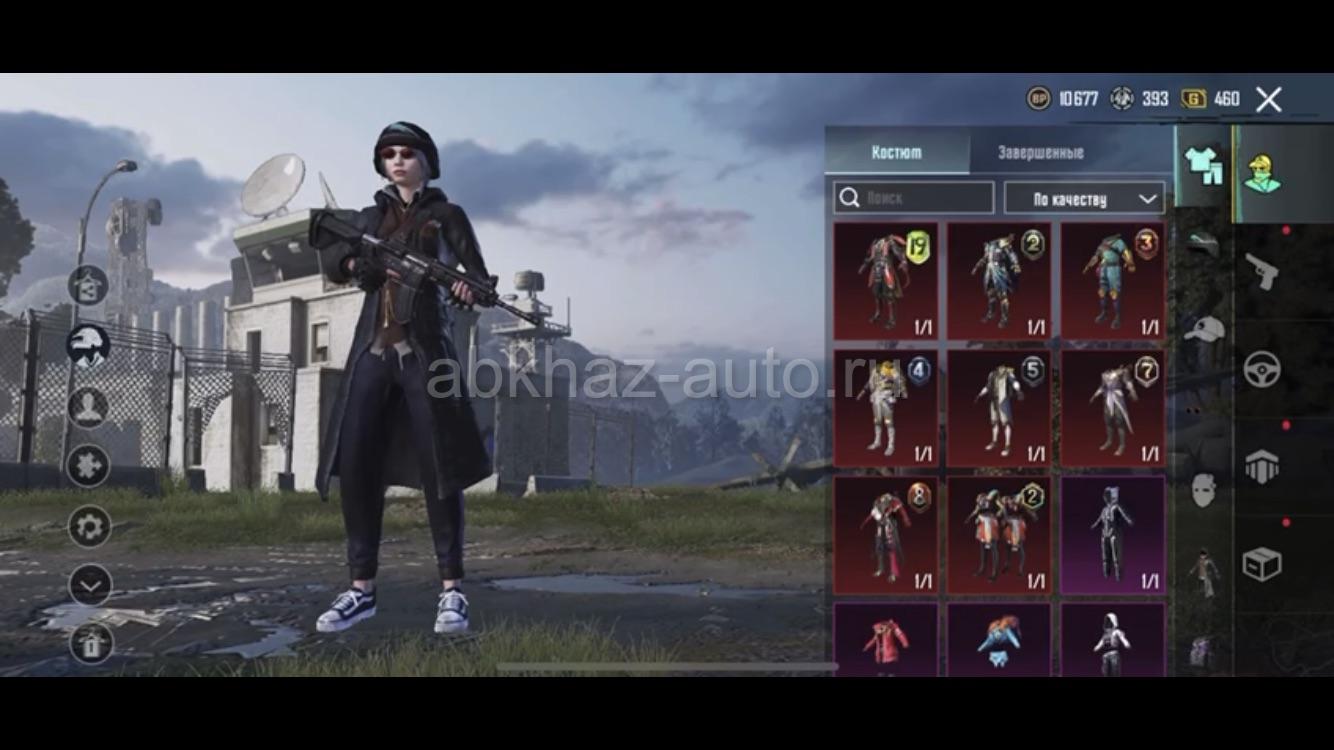
Task: Switch to the Завершенные tab
Action: point(1040,153)
